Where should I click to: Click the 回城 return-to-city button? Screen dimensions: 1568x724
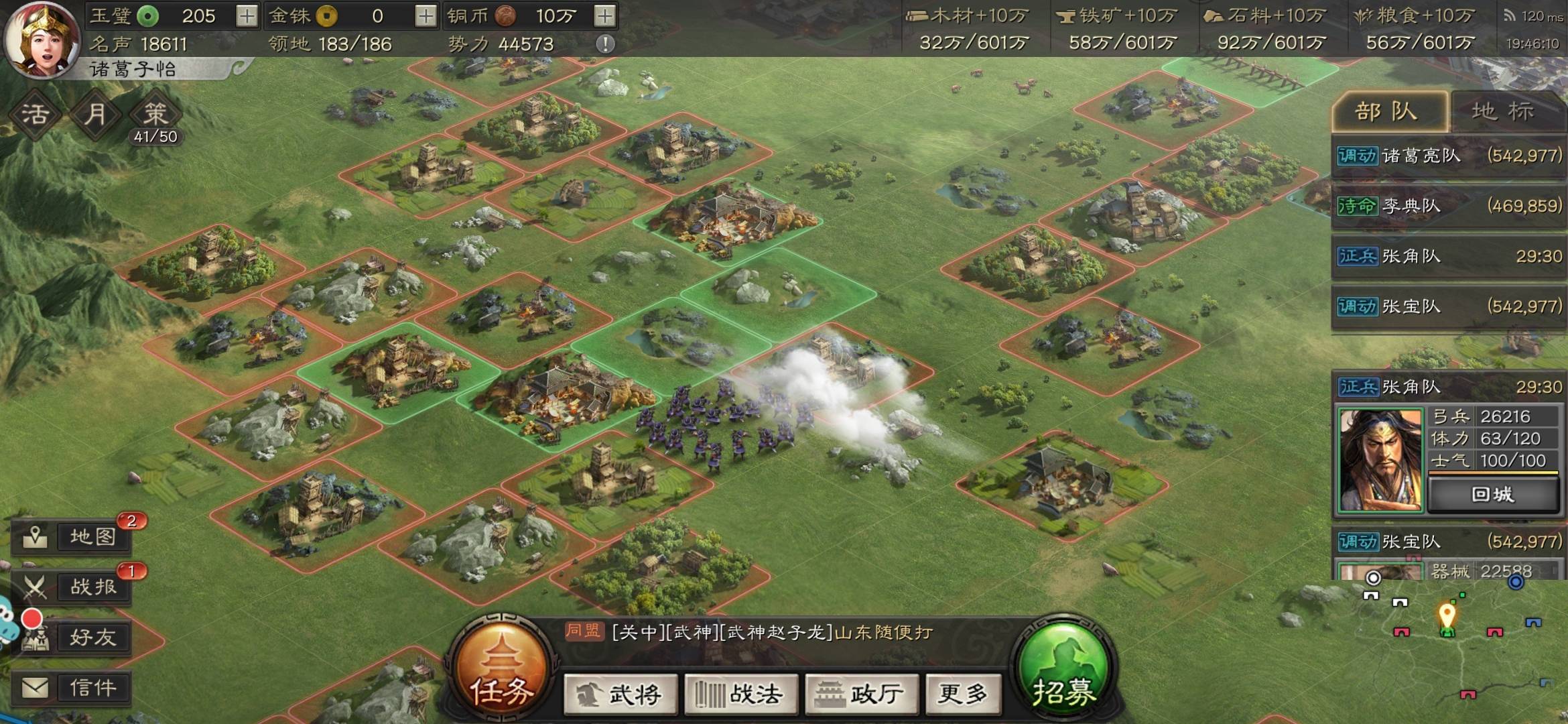pos(1492,495)
